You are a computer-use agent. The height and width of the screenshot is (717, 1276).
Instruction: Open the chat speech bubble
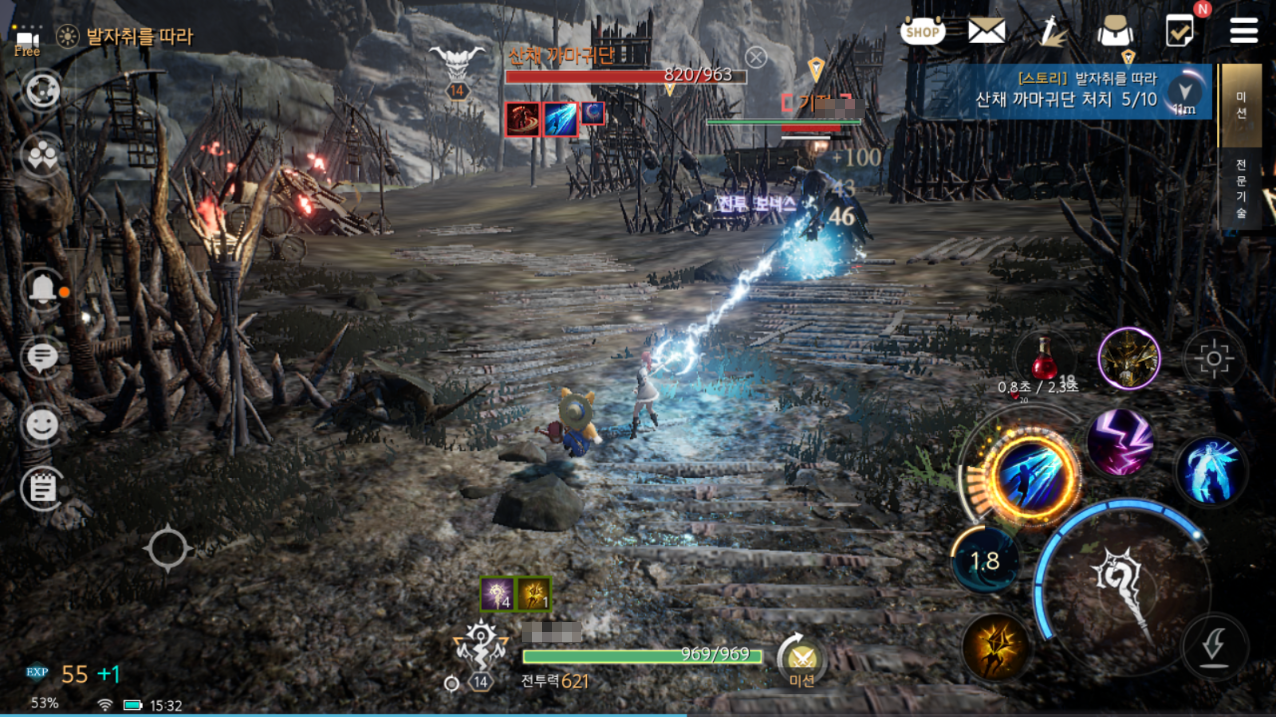[42, 356]
